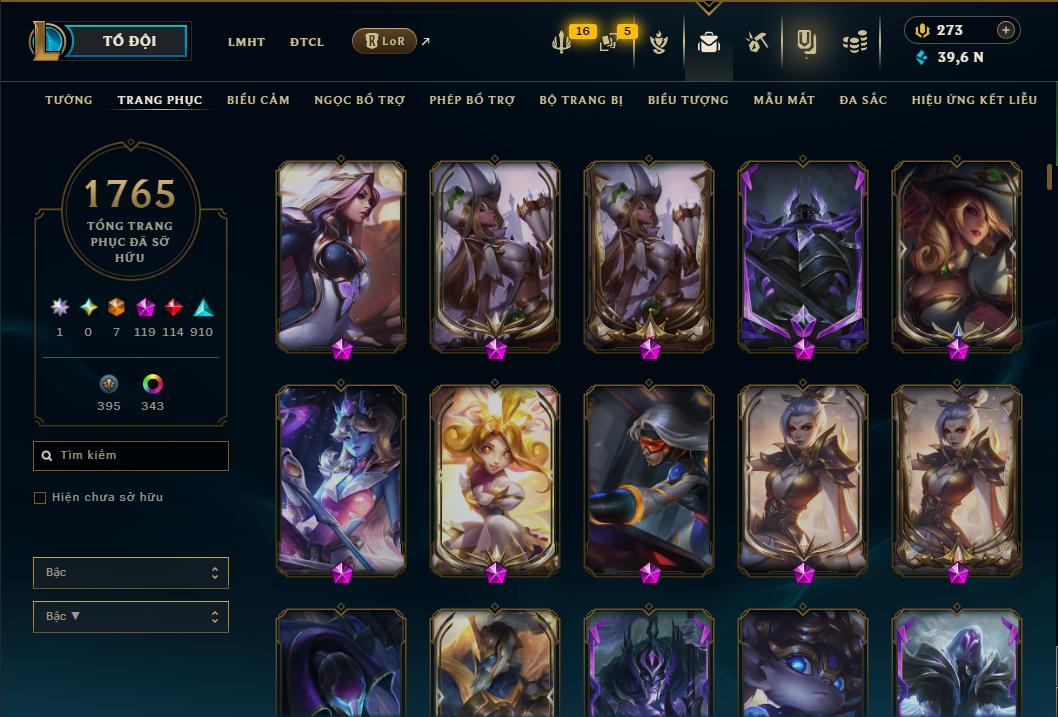
Task: Switch to the MẪU MẮT tab
Action: click(x=784, y=100)
